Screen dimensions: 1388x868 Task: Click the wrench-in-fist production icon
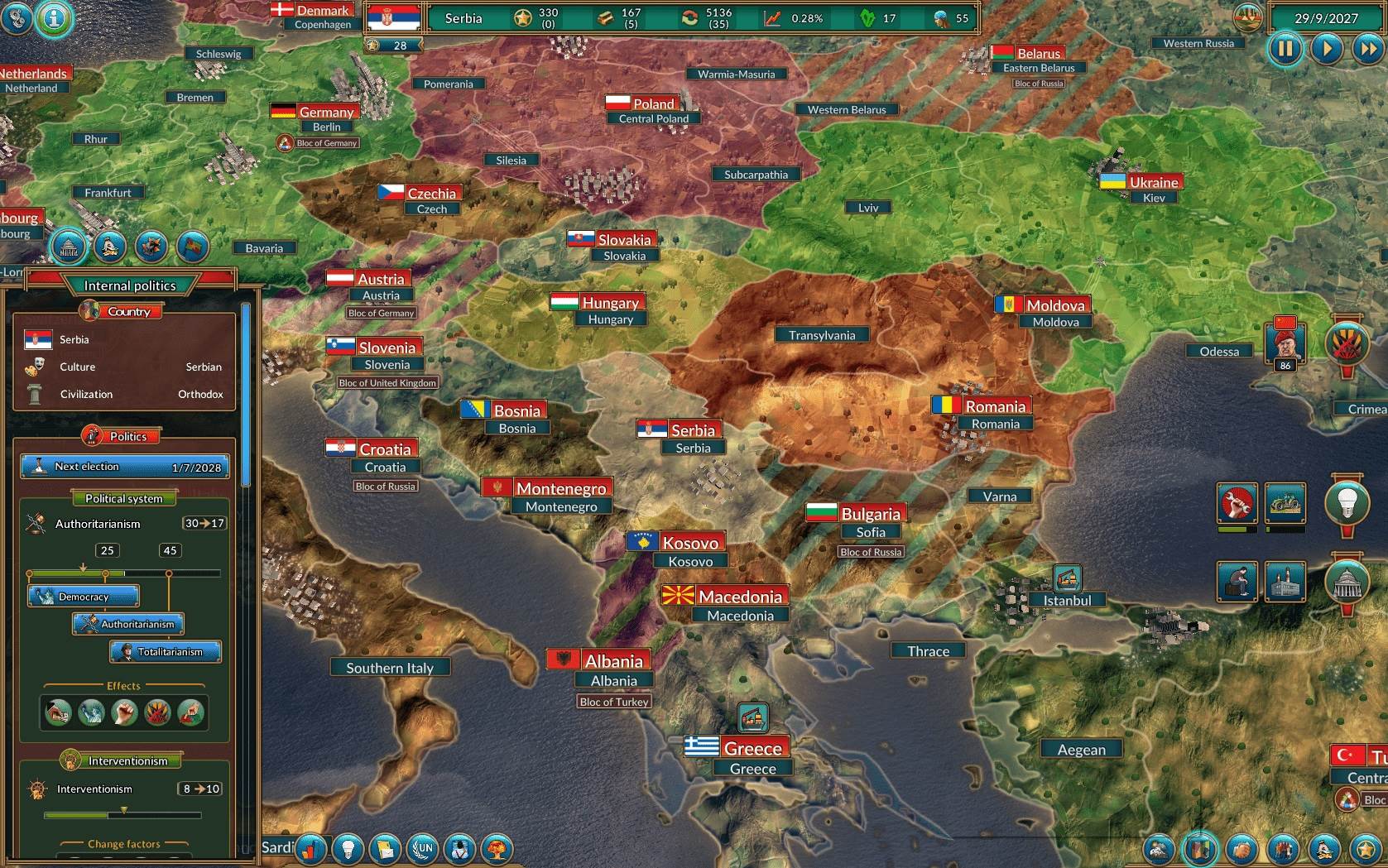1237,502
